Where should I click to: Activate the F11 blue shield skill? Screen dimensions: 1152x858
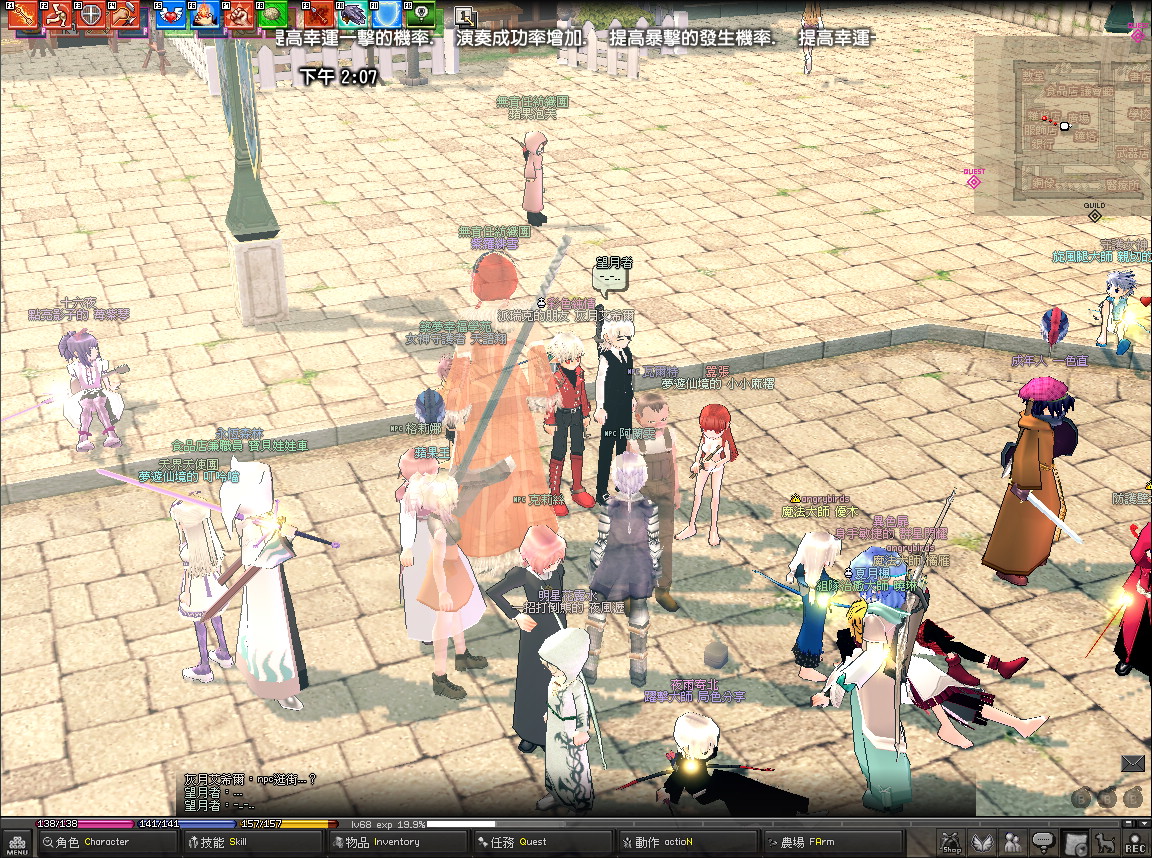pos(387,15)
